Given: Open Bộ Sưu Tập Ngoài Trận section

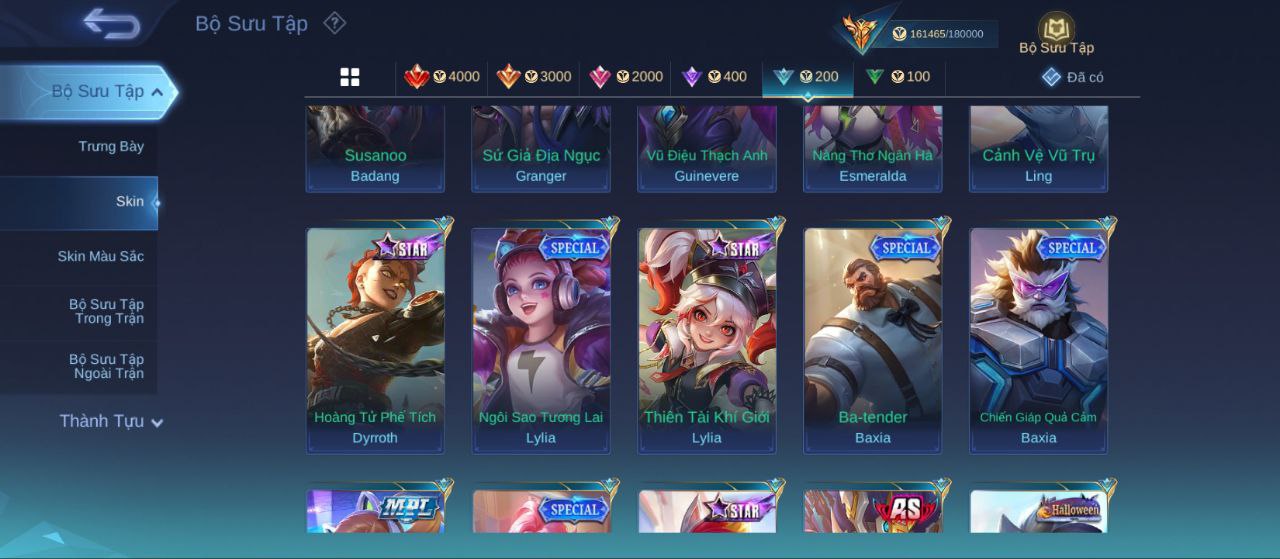Looking at the screenshot, I should 106,367.
